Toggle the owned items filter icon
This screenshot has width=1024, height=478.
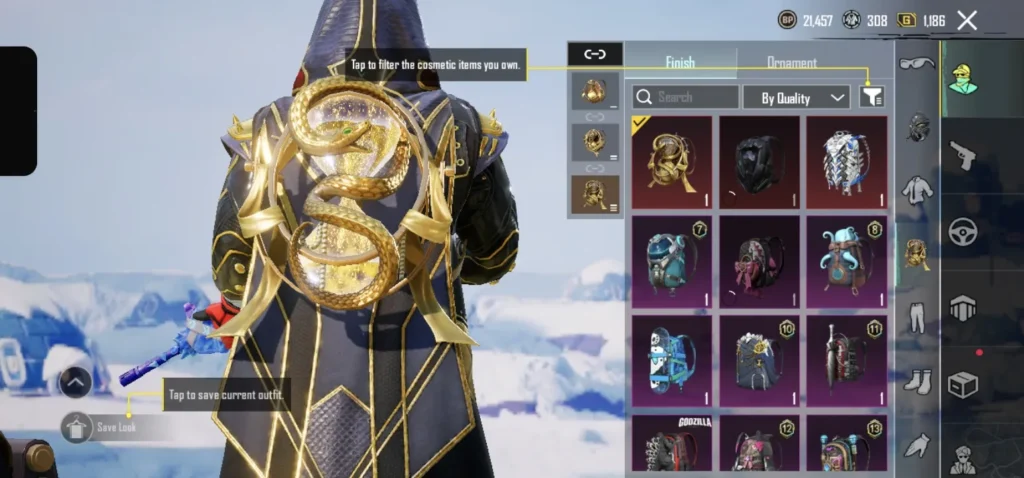point(872,96)
